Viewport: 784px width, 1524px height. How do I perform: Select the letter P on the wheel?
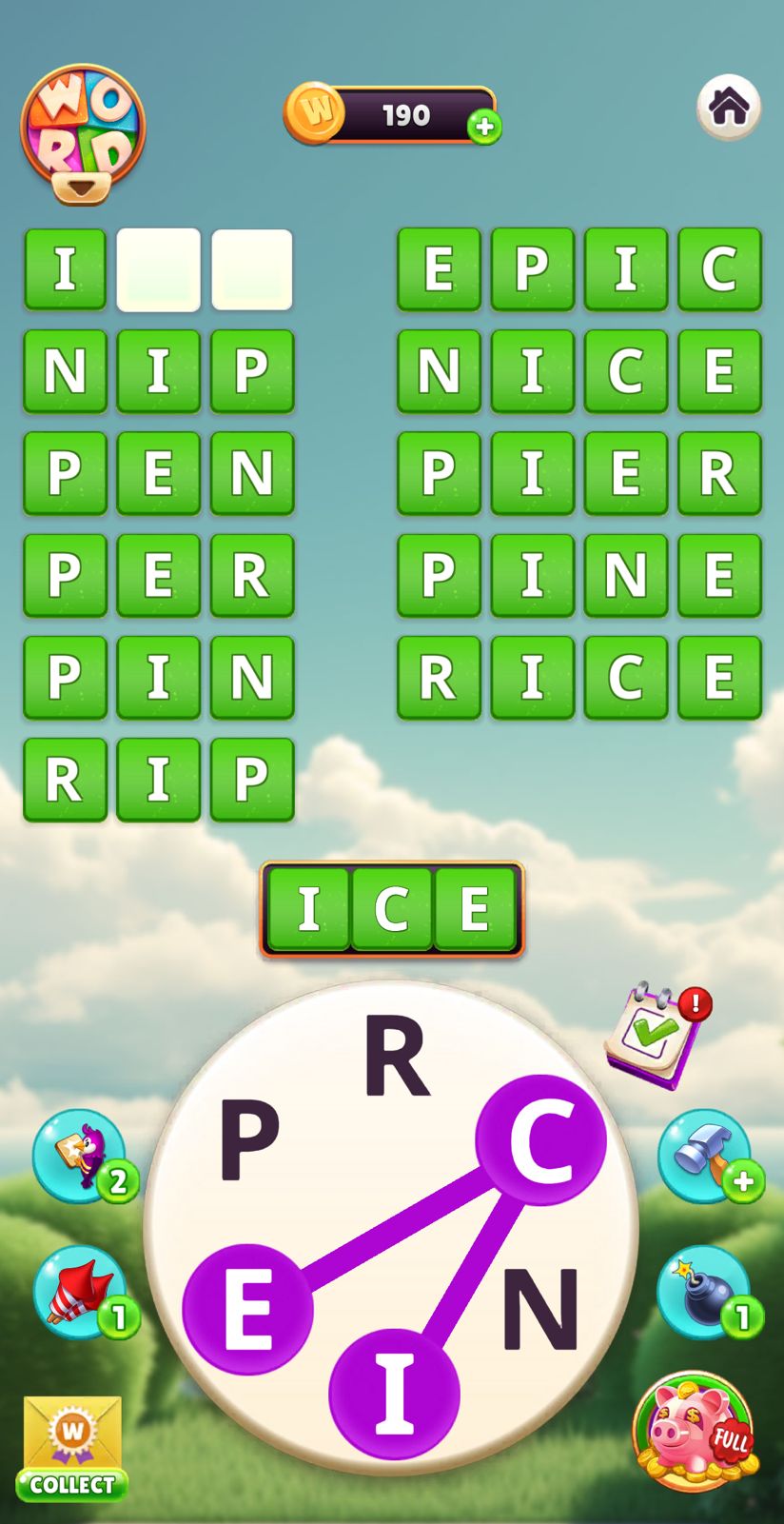[x=249, y=1138]
